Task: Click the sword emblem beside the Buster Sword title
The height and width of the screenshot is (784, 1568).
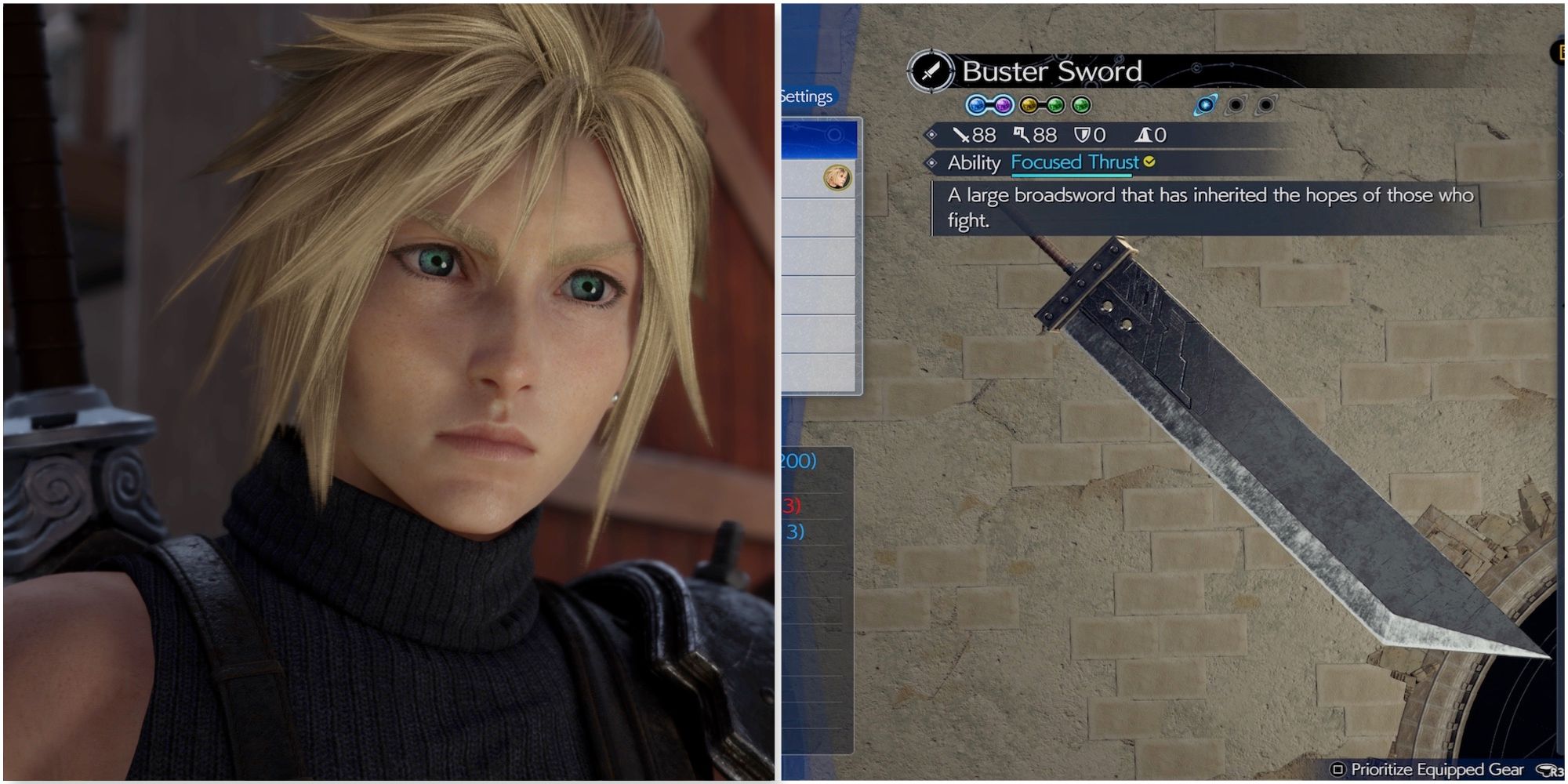Action: [x=932, y=71]
